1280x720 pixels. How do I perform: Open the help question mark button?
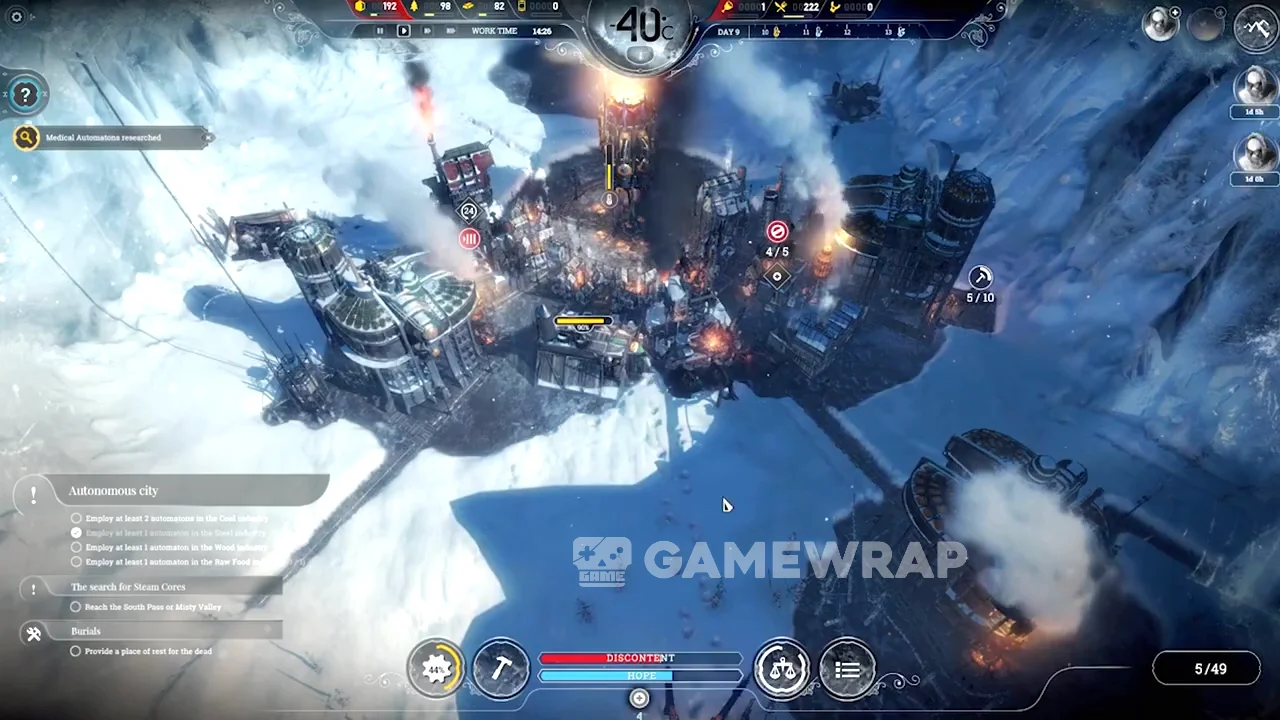click(x=25, y=95)
